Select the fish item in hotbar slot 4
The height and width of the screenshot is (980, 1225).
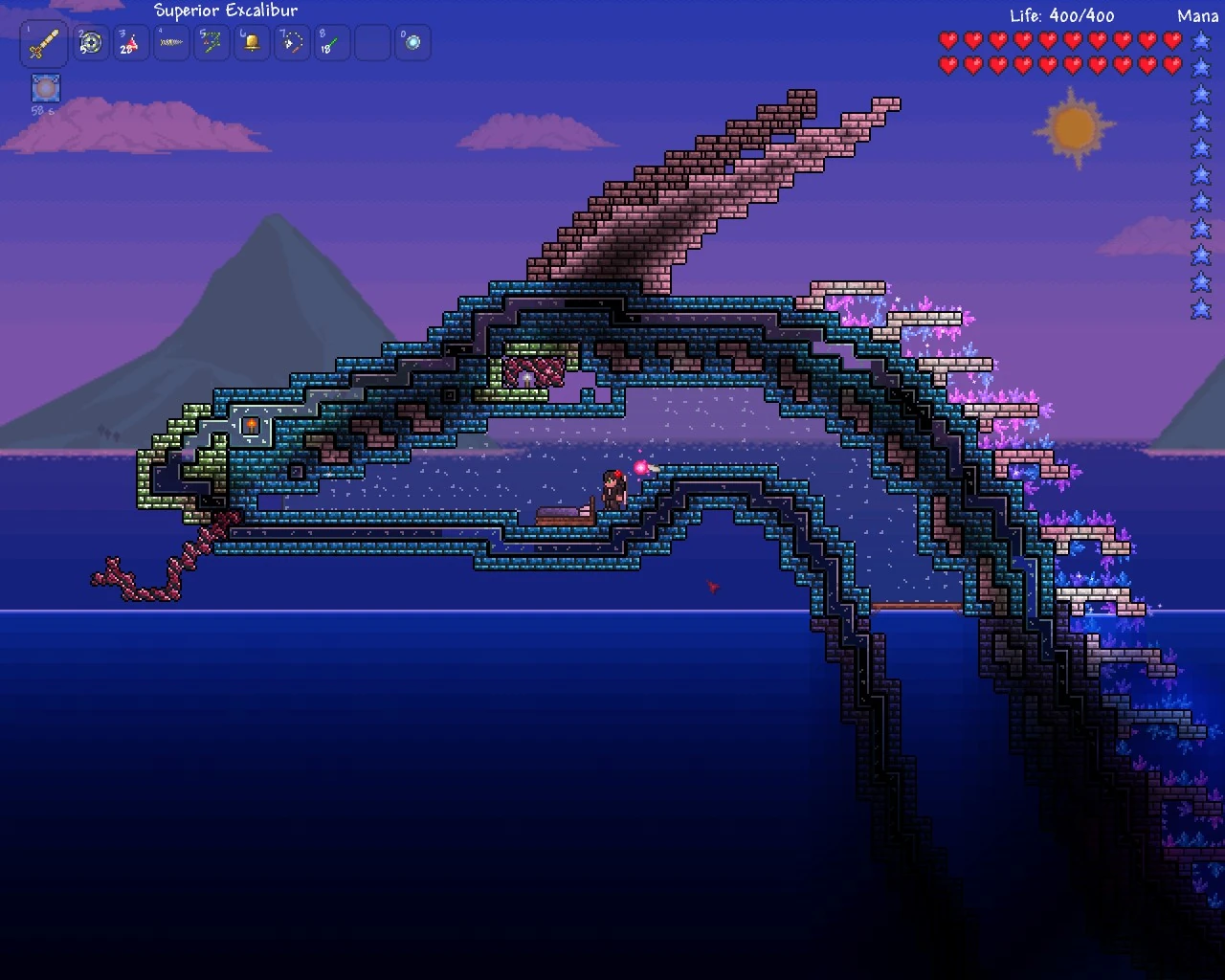coord(170,42)
